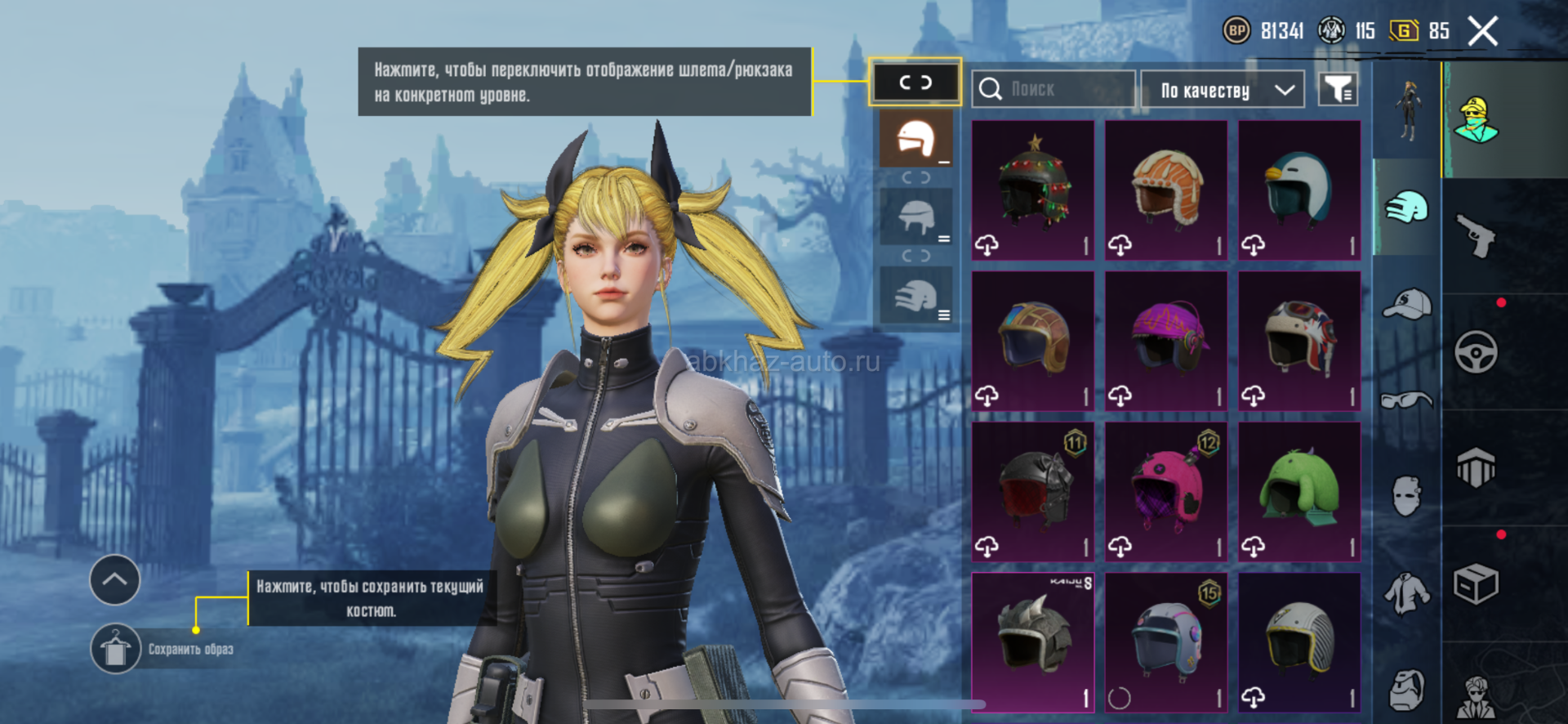Click the search field labeled Поиск
1568x724 pixels.
click(1053, 89)
